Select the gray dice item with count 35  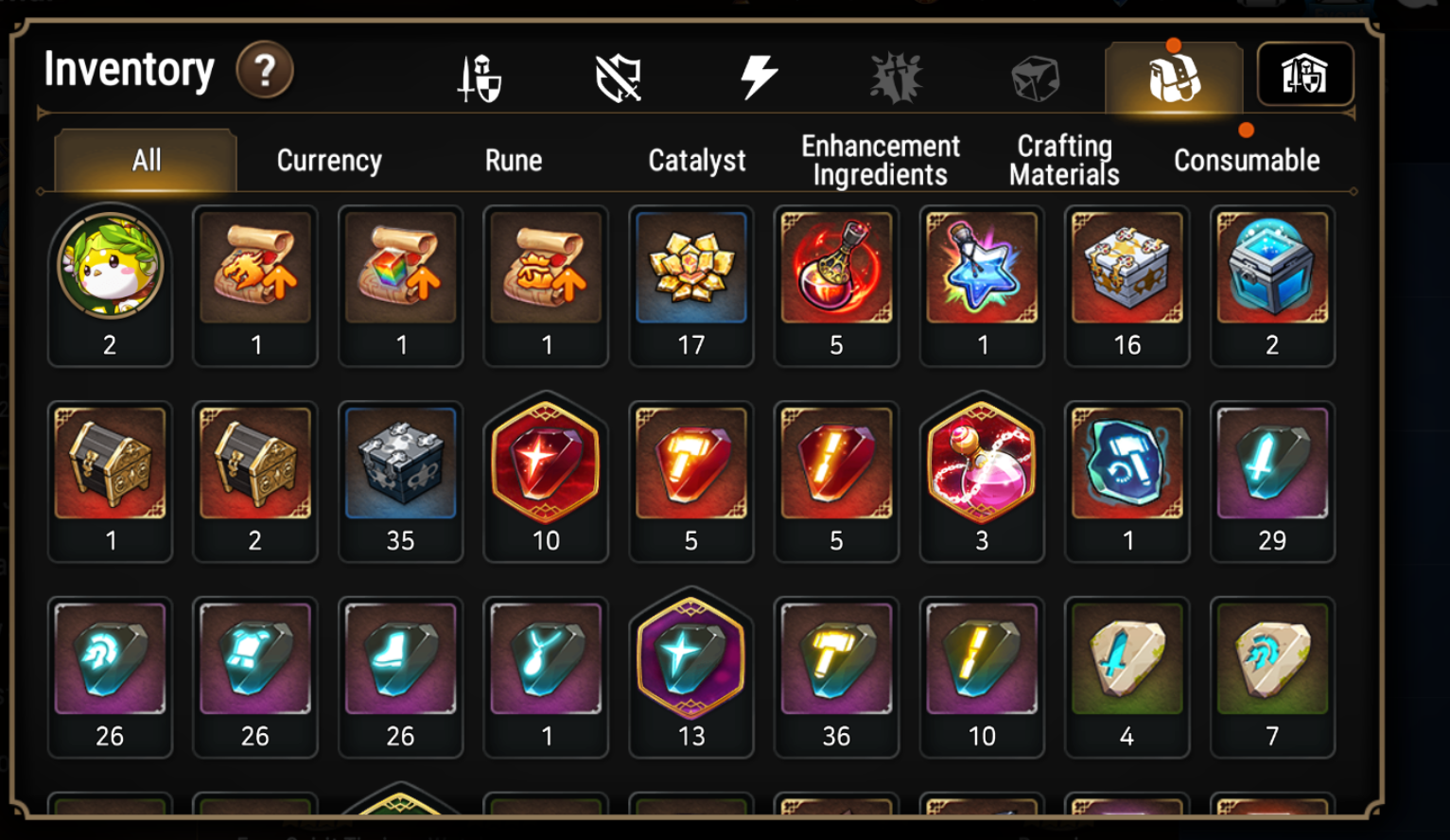(x=401, y=480)
